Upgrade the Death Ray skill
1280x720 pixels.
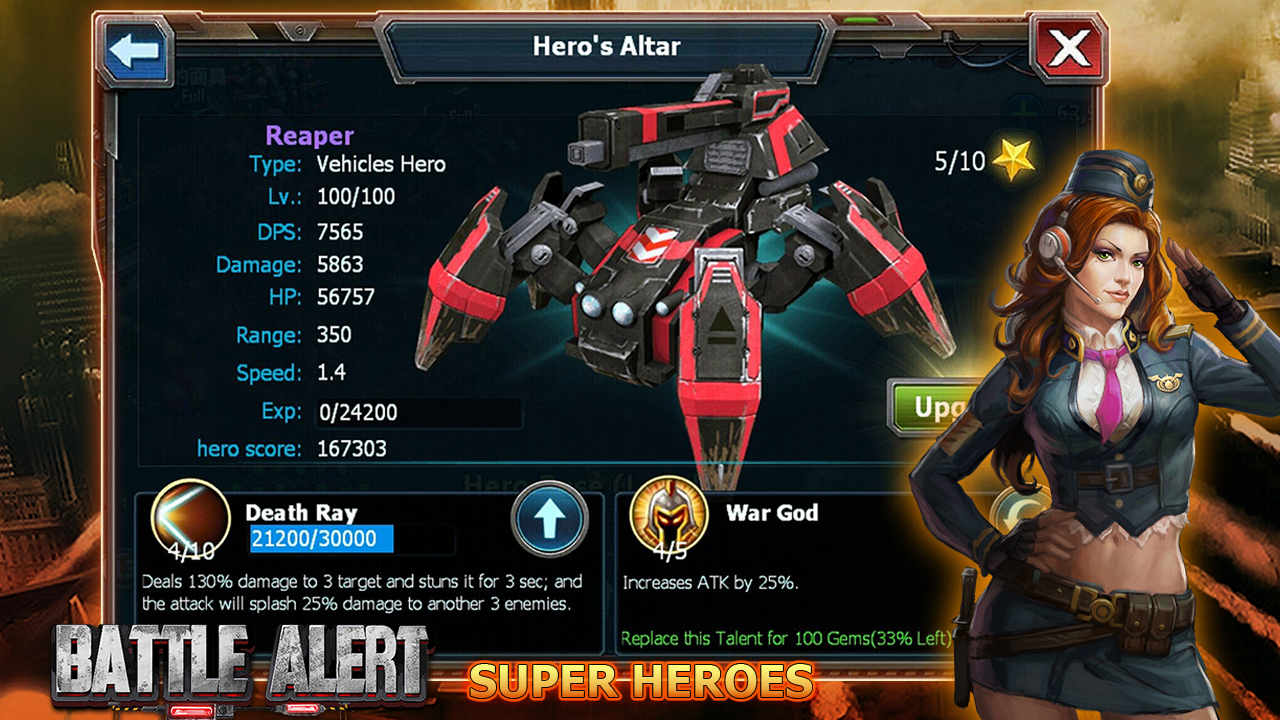549,521
